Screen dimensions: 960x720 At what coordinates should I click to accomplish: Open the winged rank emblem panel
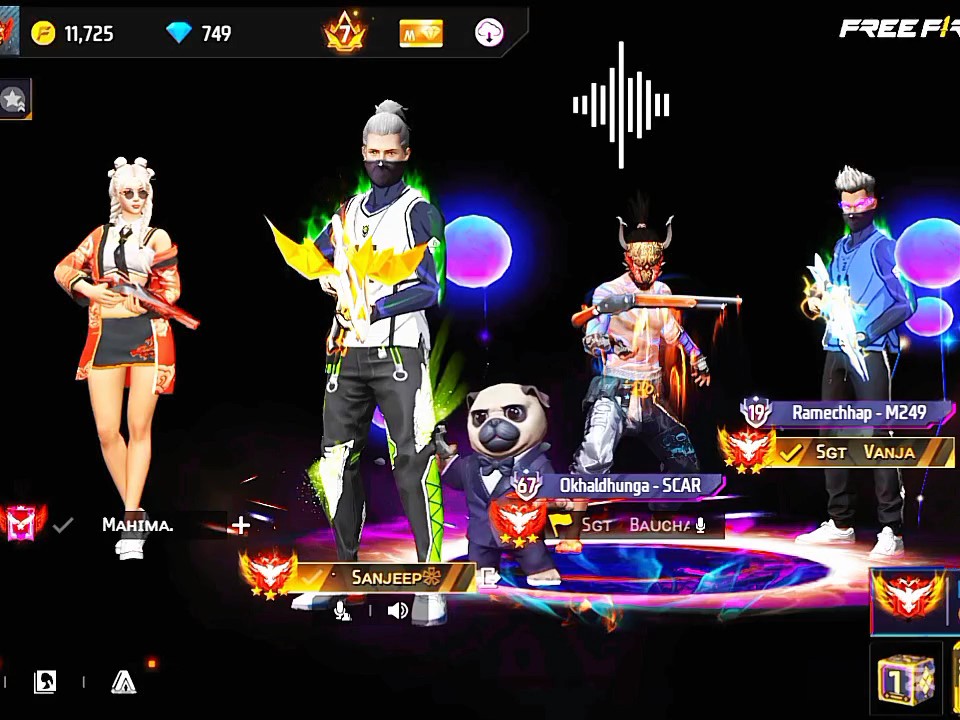tap(908, 601)
